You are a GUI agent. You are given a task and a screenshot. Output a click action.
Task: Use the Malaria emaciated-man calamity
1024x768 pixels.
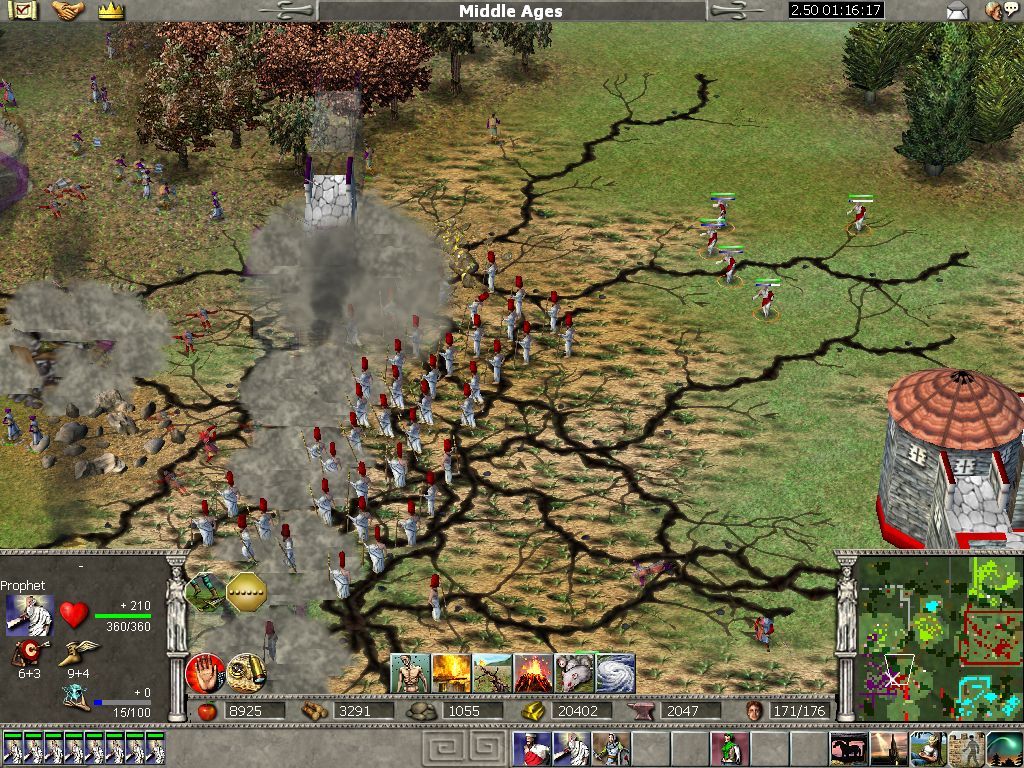point(410,673)
